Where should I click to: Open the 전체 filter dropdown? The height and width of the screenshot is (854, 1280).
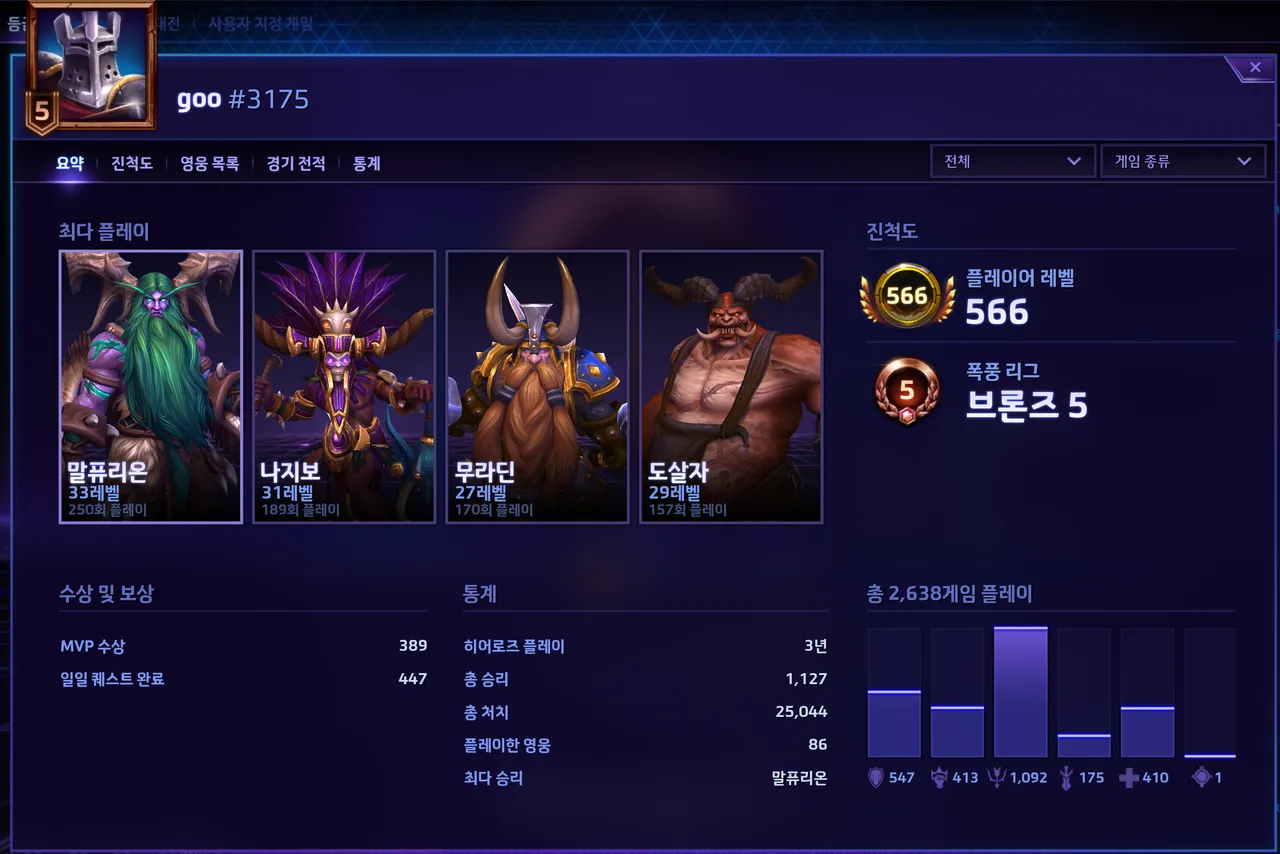(x=1011, y=161)
